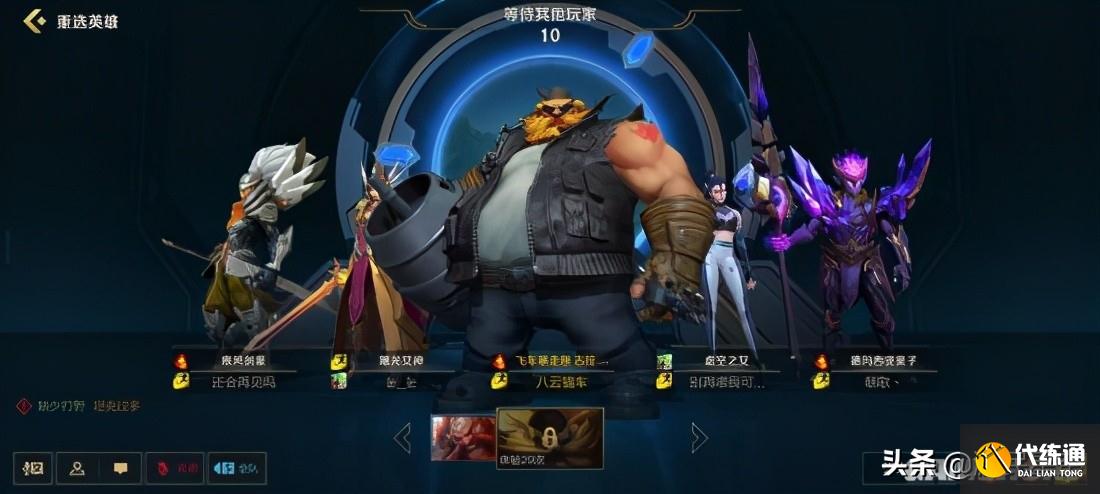Click the red diamond team composition warning

pyautogui.click(x=24, y=406)
